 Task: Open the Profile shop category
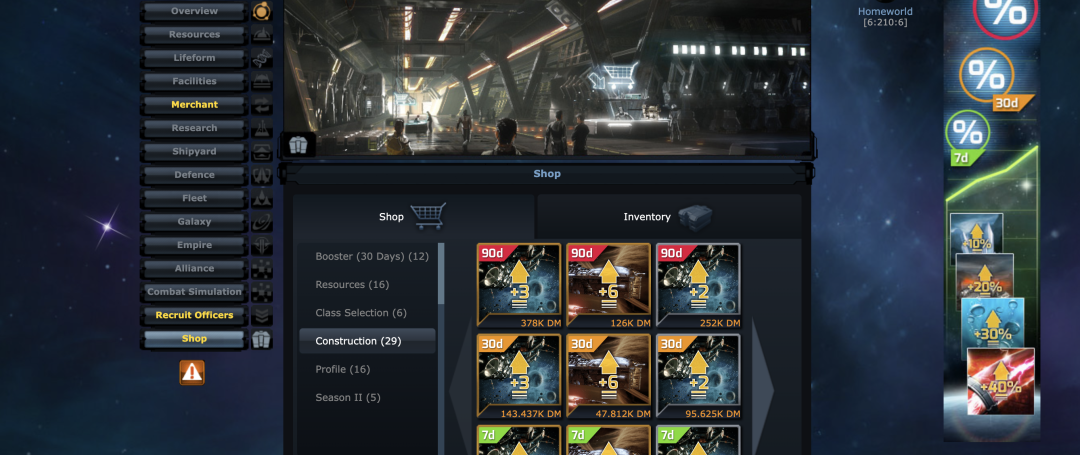click(342, 369)
